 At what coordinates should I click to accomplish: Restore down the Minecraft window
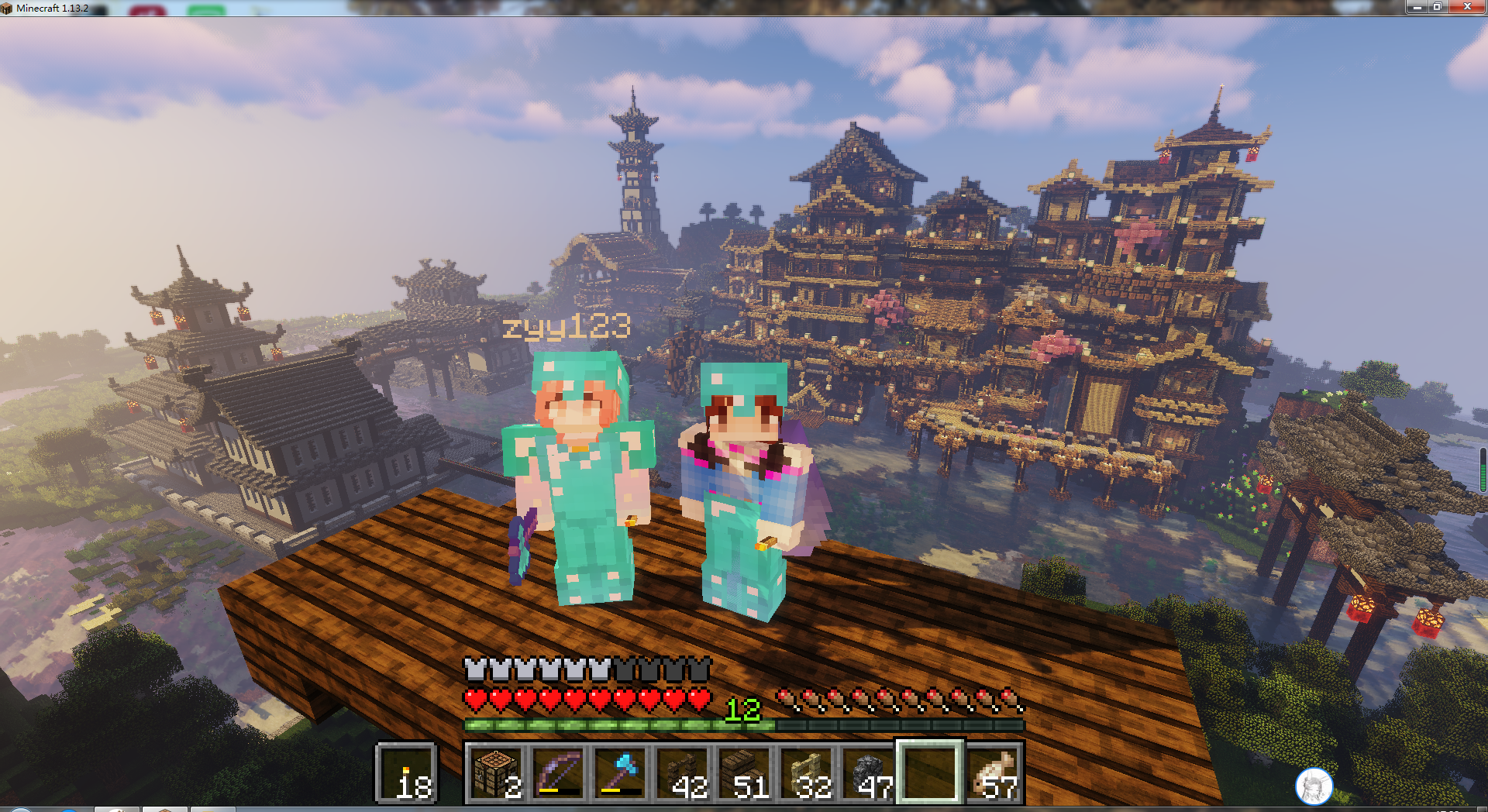tap(1437, 7)
